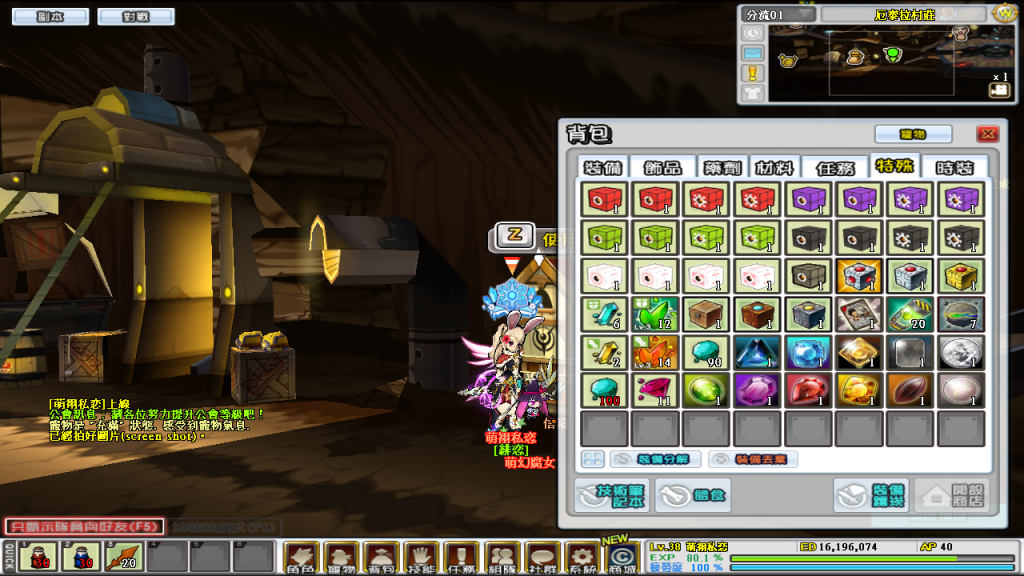Switch to the 時裝 costume tab
This screenshot has width=1024, height=576.
click(x=953, y=167)
